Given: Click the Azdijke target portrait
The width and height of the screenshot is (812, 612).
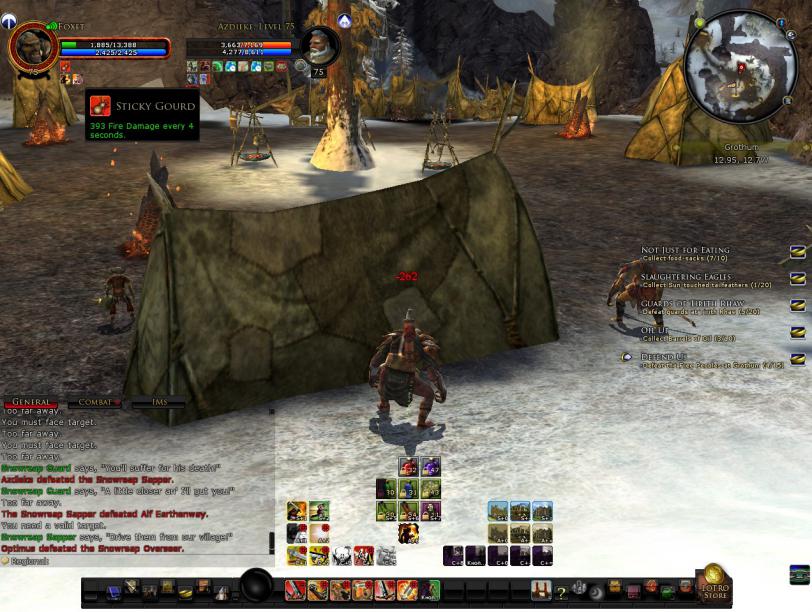Looking at the screenshot, I should click(320, 46).
